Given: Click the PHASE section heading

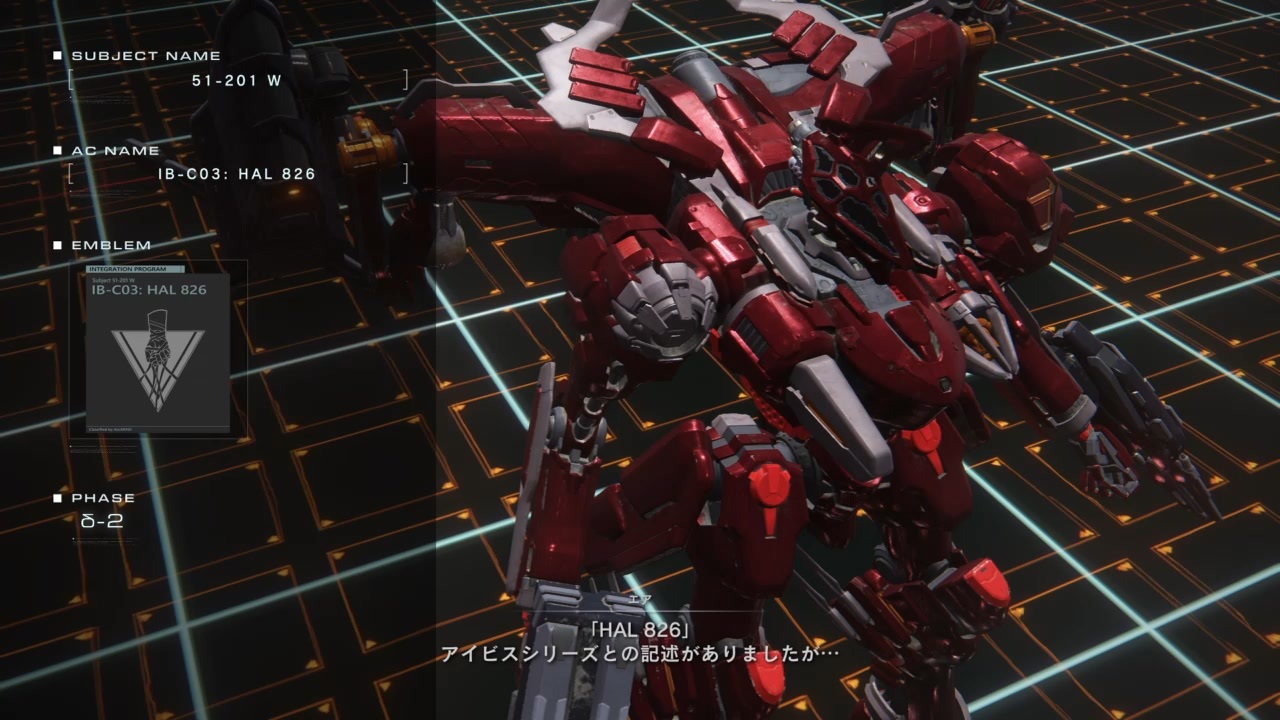Looking at the screenshot, I should (103, 498).
